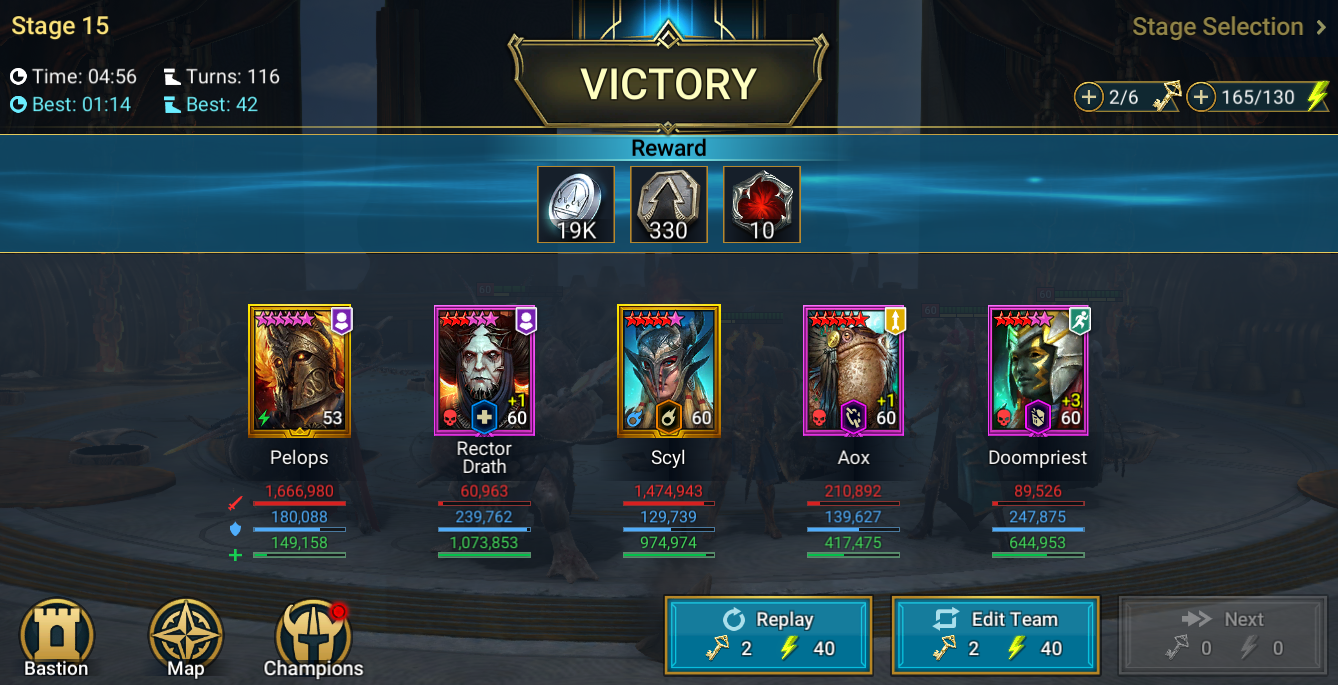
Task: Select Scyl champion portrait
Action: click(x=668, y=370)
